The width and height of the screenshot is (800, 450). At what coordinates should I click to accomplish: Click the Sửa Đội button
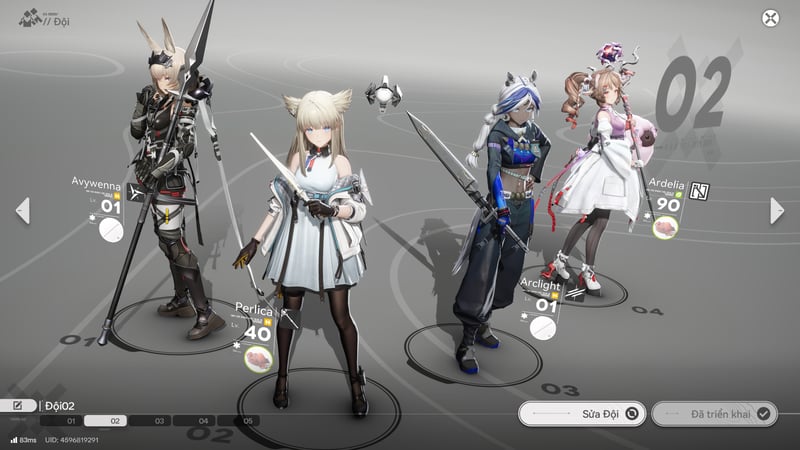tap(581, 413)
